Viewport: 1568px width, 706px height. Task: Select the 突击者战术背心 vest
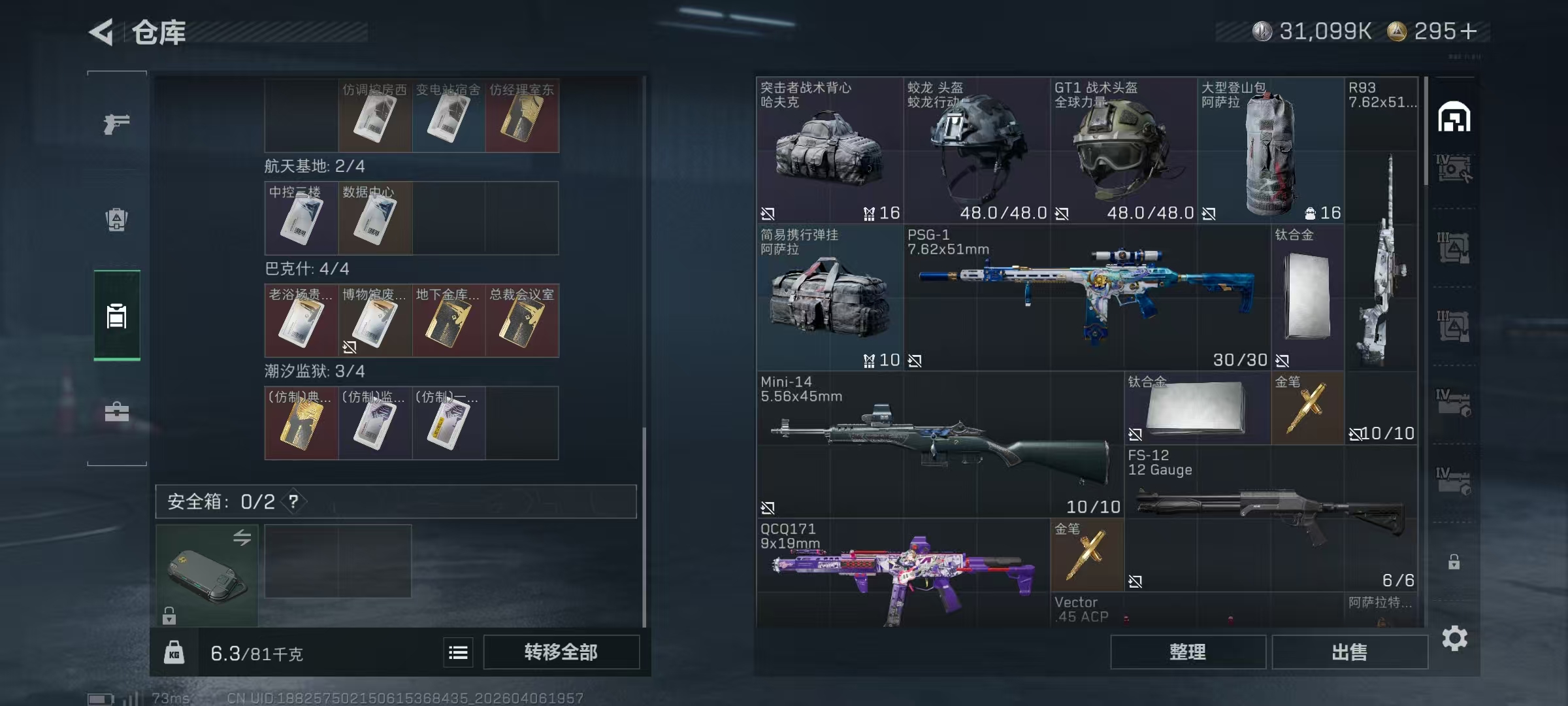coord(829,150)
